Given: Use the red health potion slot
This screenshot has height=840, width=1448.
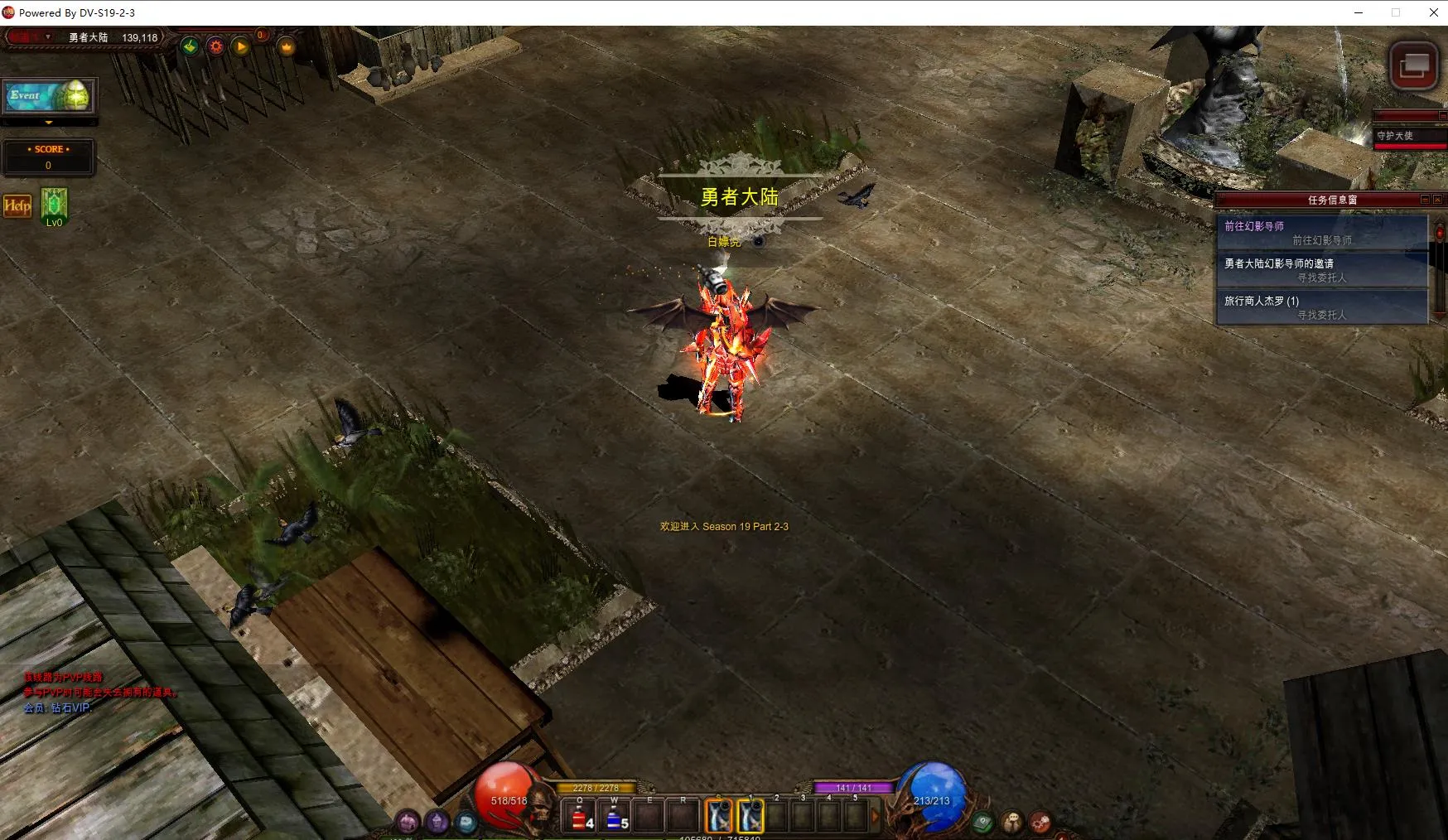Looking at the screenshot, I should pyautogui.click(x=580, y=818).
